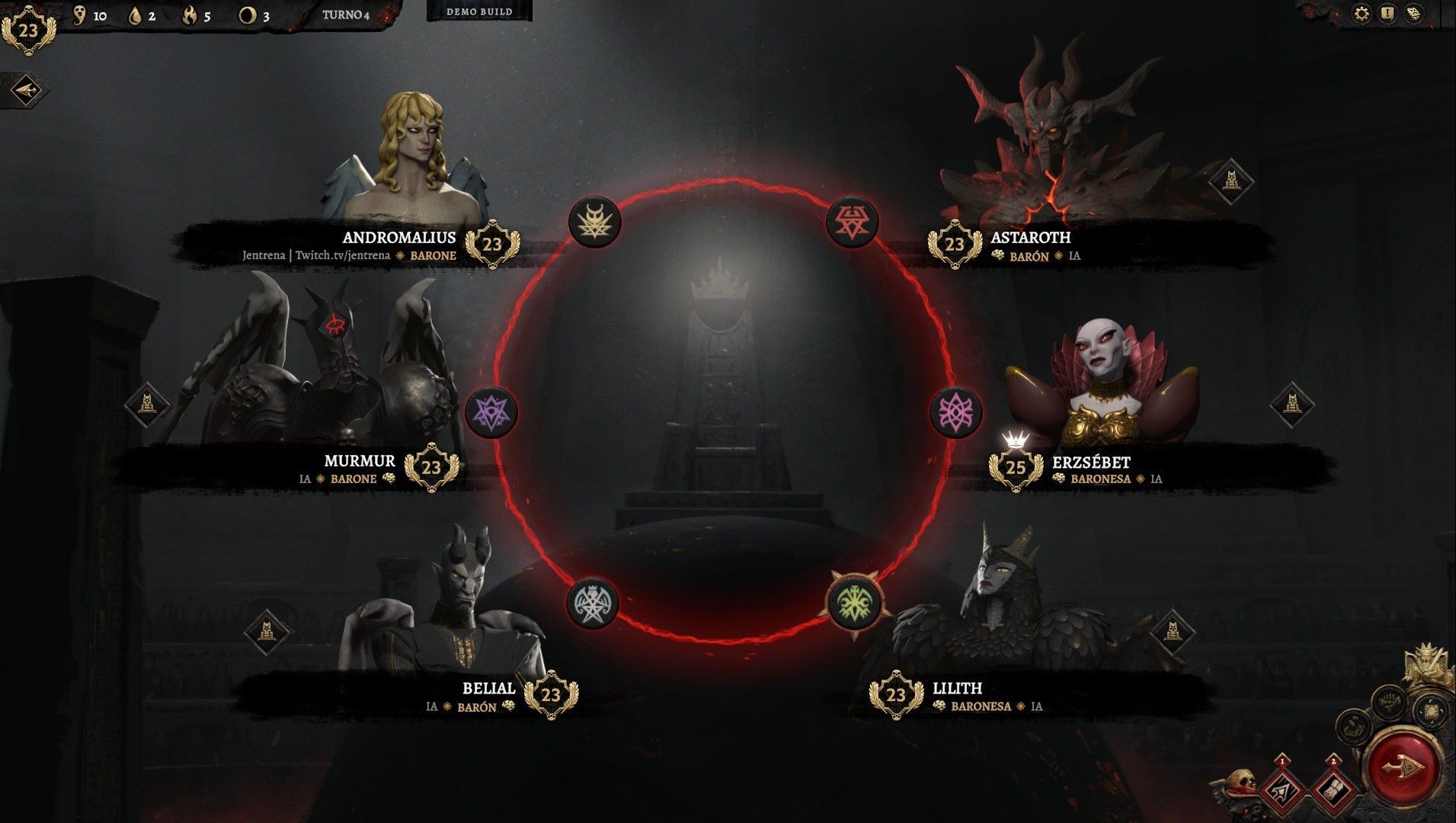The image size is (1456, 823).
Task: Open the codex book icon
Action: pos(1414,14)
